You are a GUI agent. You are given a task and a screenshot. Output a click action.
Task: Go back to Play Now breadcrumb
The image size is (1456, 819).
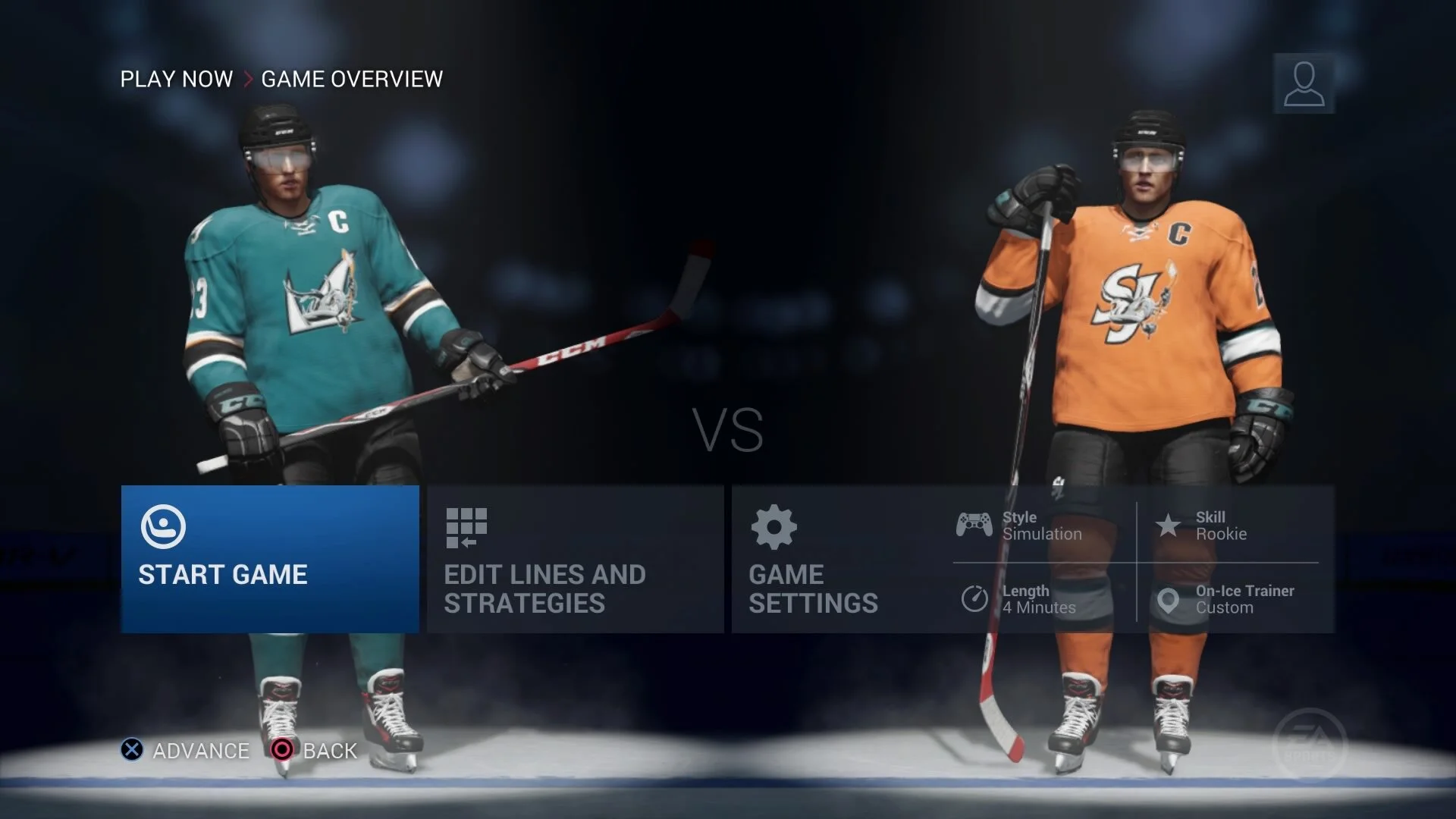pyautogui.click(x=177, y=79)
